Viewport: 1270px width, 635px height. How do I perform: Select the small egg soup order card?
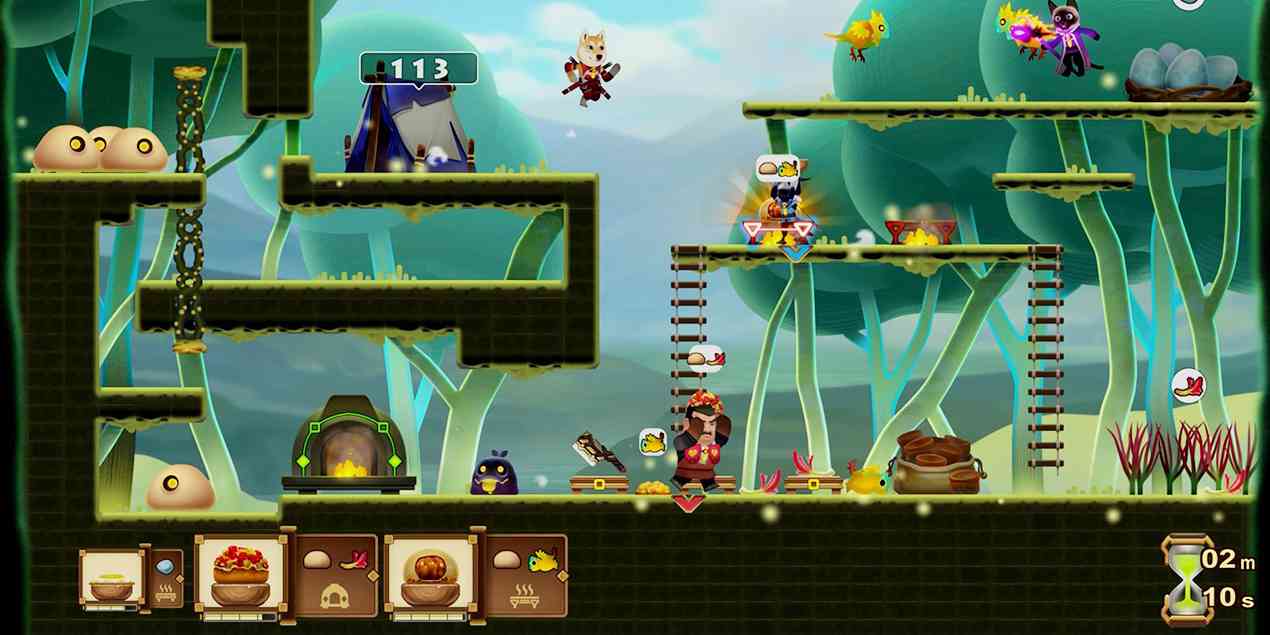pyautogui.click(x=112, y=578)
